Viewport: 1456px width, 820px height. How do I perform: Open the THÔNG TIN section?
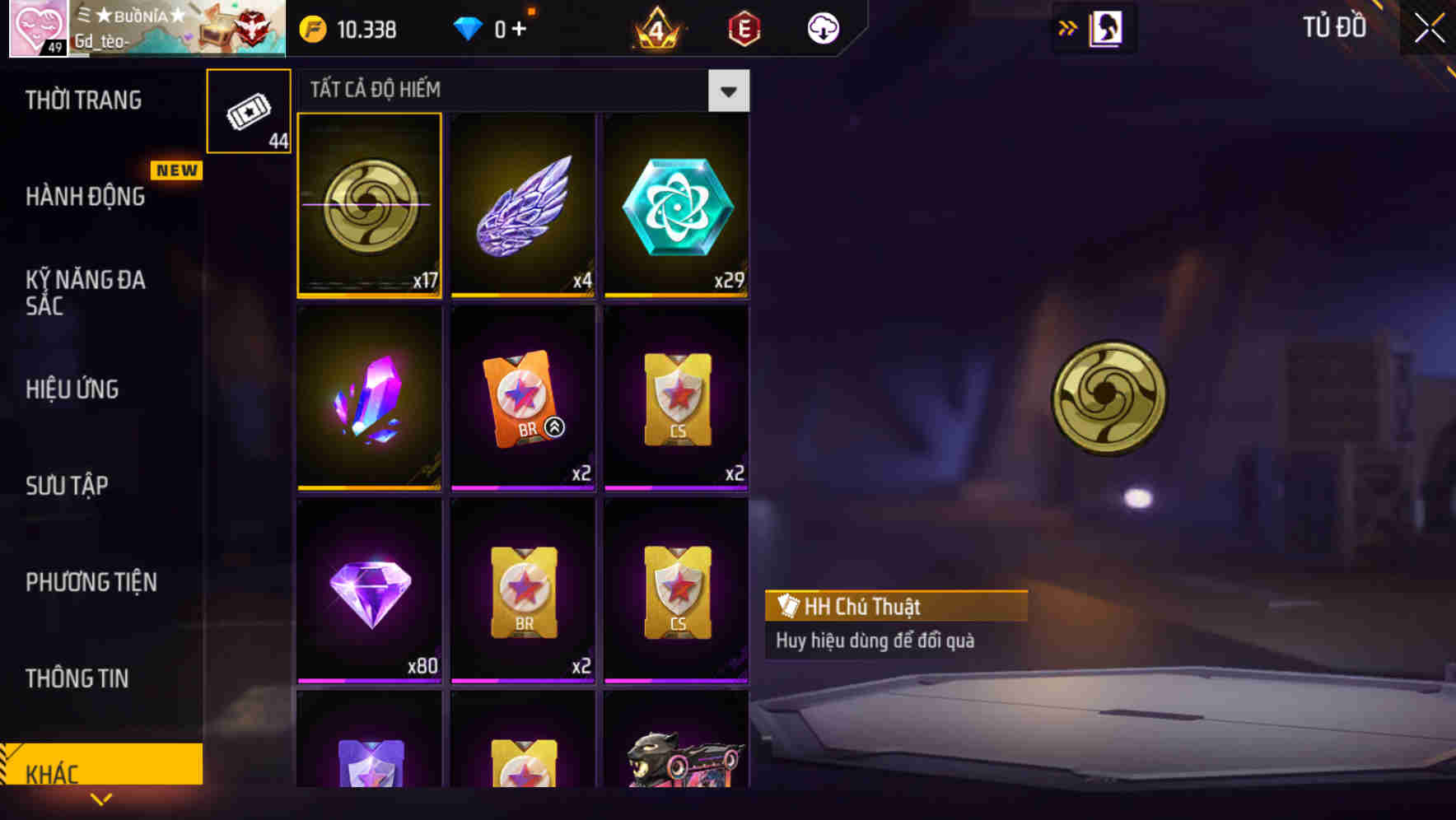77,678
